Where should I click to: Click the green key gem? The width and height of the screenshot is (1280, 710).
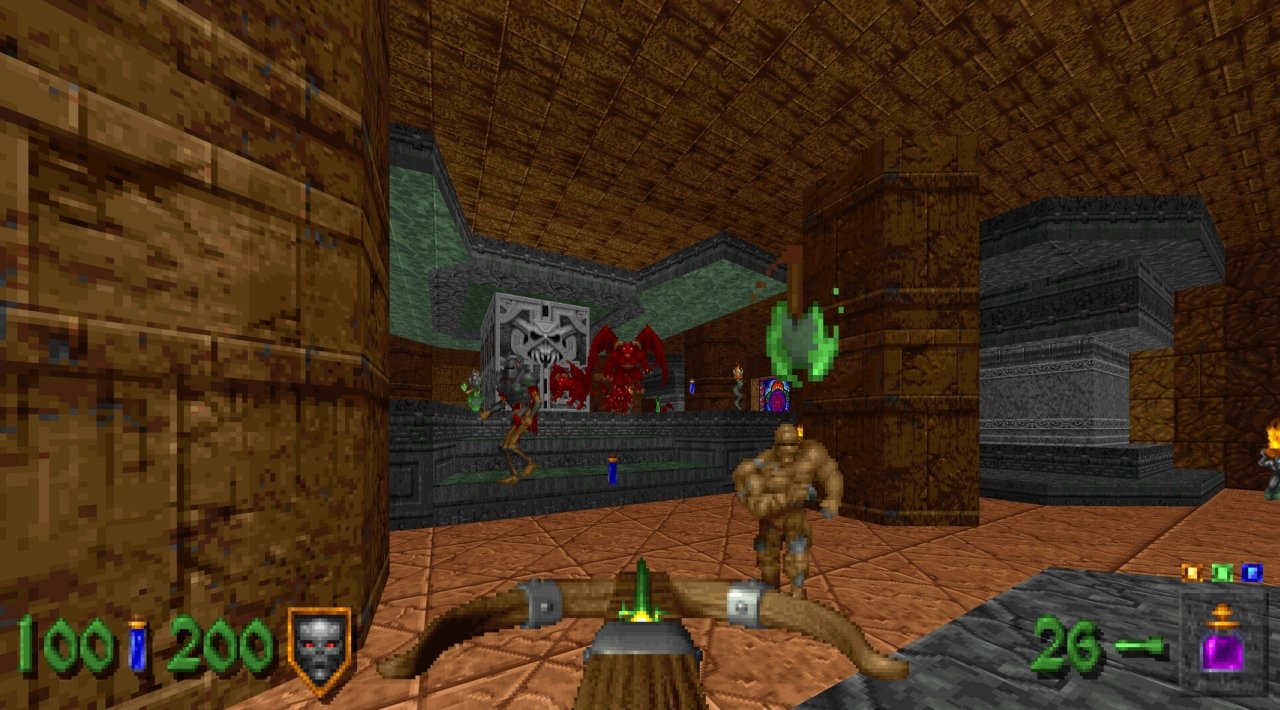tap(1221, 573)
